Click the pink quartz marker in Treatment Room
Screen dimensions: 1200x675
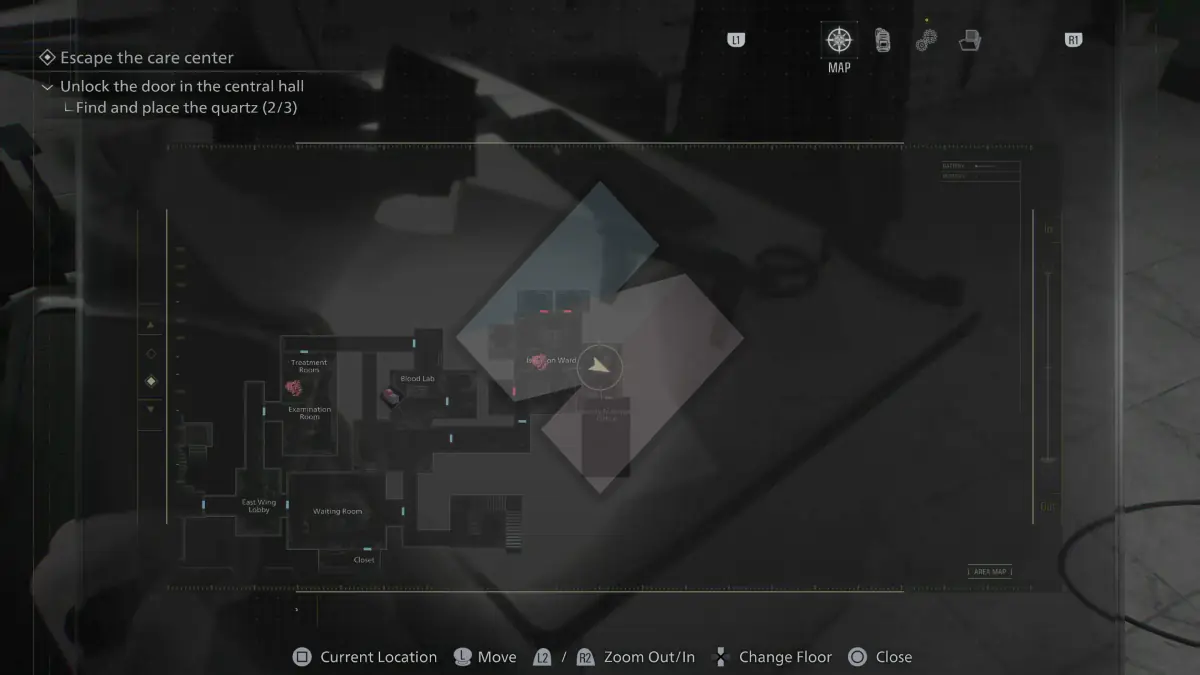[x=294, y=386]
